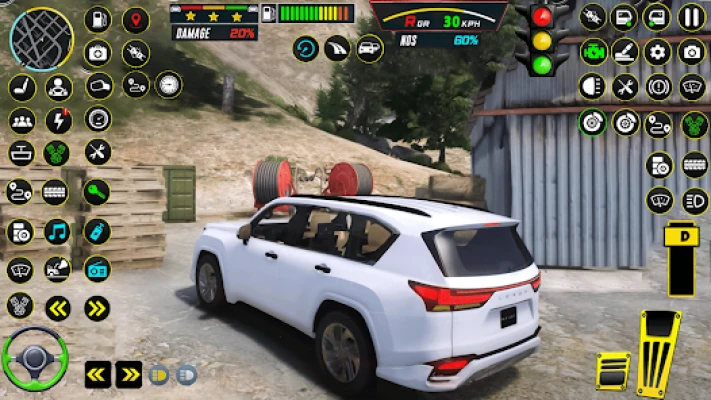Screen dimensions: 711x400
Task: Turn the steering wheel control
Action: 33,357
